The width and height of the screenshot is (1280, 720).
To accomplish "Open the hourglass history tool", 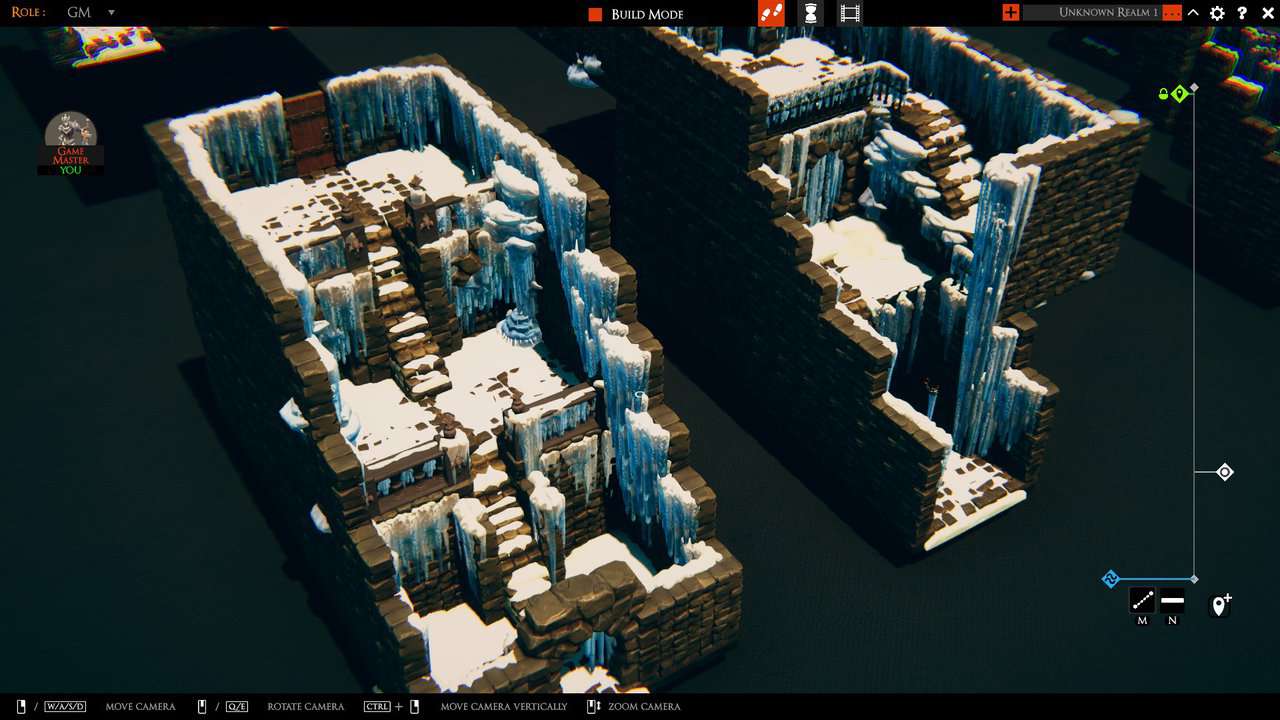I will pyautogui.click(x=810, y=13).
